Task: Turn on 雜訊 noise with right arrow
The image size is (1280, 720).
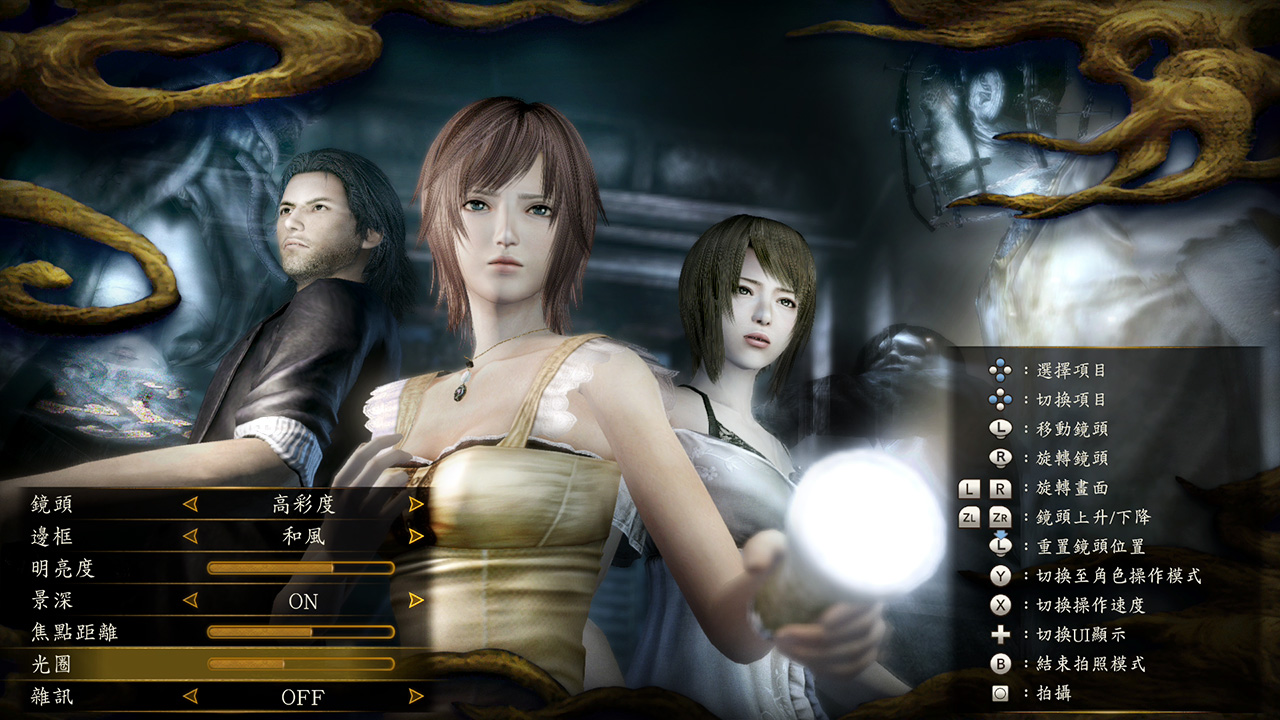Action: click(x=416, y=696)
